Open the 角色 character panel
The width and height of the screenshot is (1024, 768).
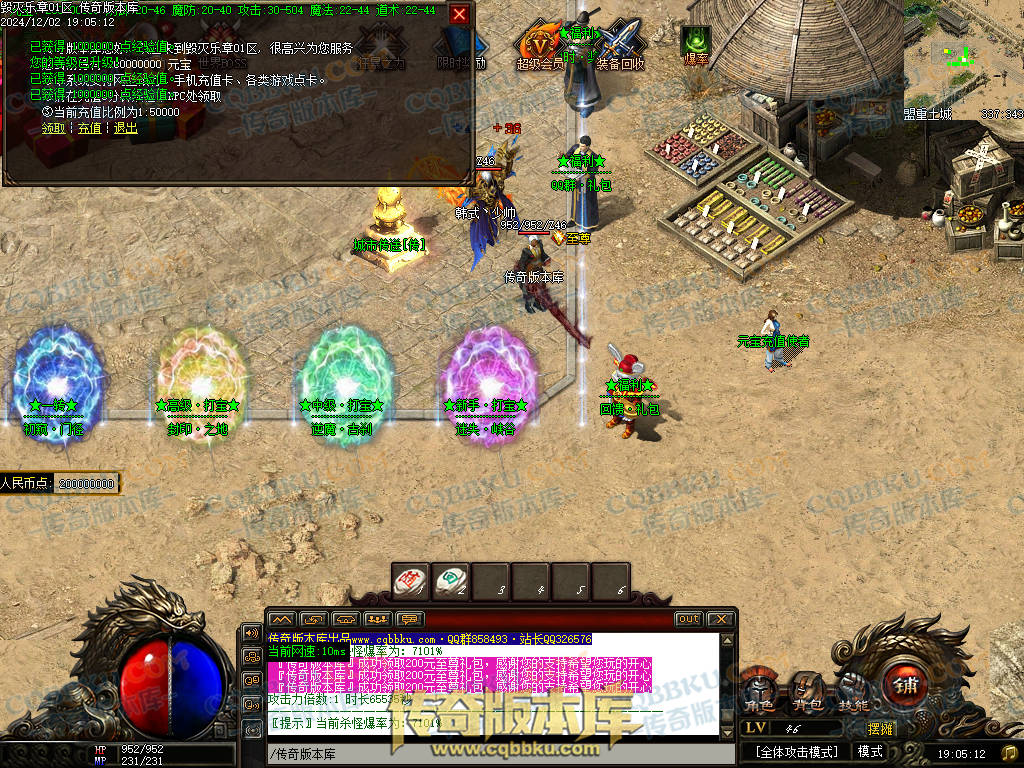coord(758,691)
